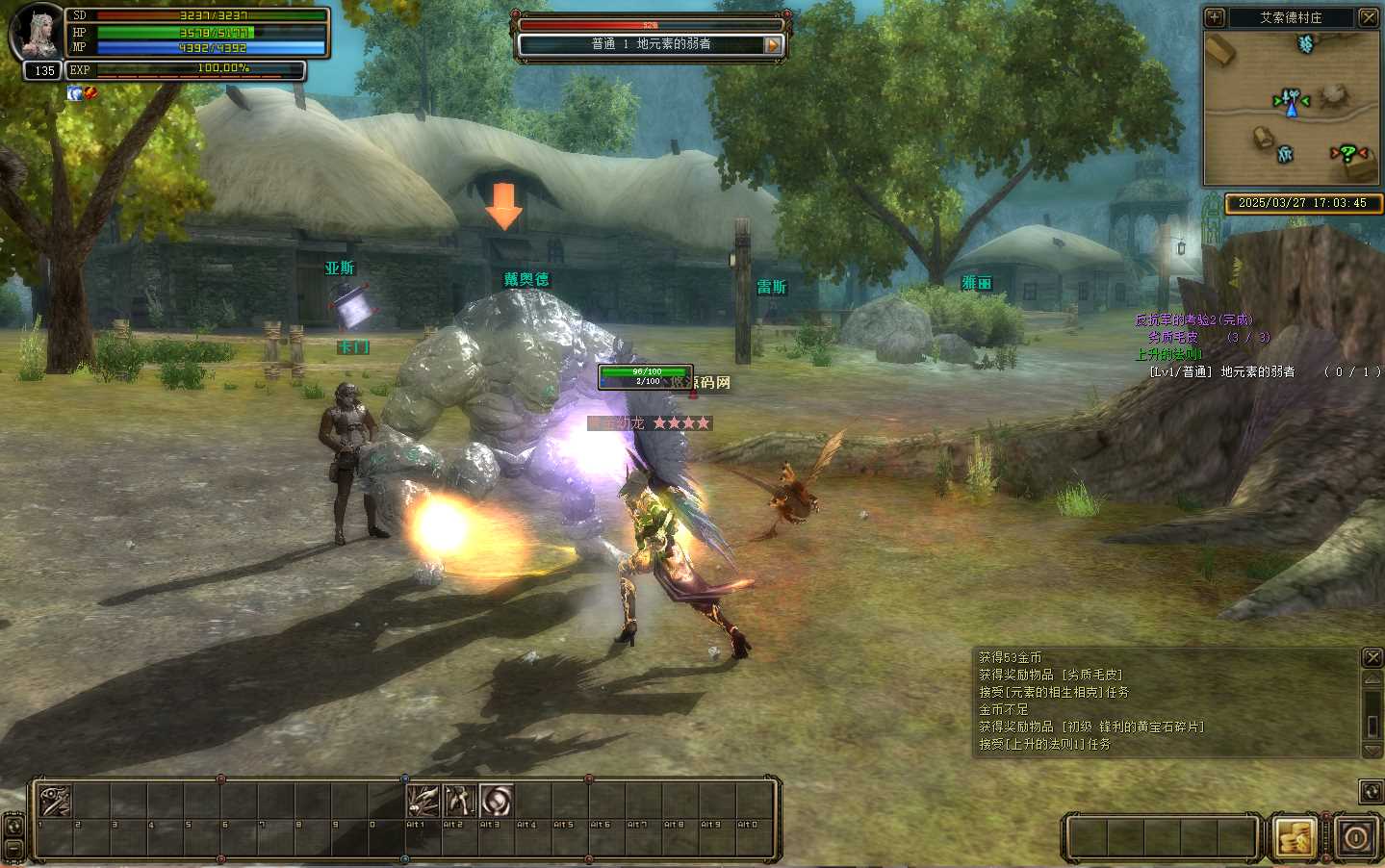Click the blue shield buff icon

point(74,93)
